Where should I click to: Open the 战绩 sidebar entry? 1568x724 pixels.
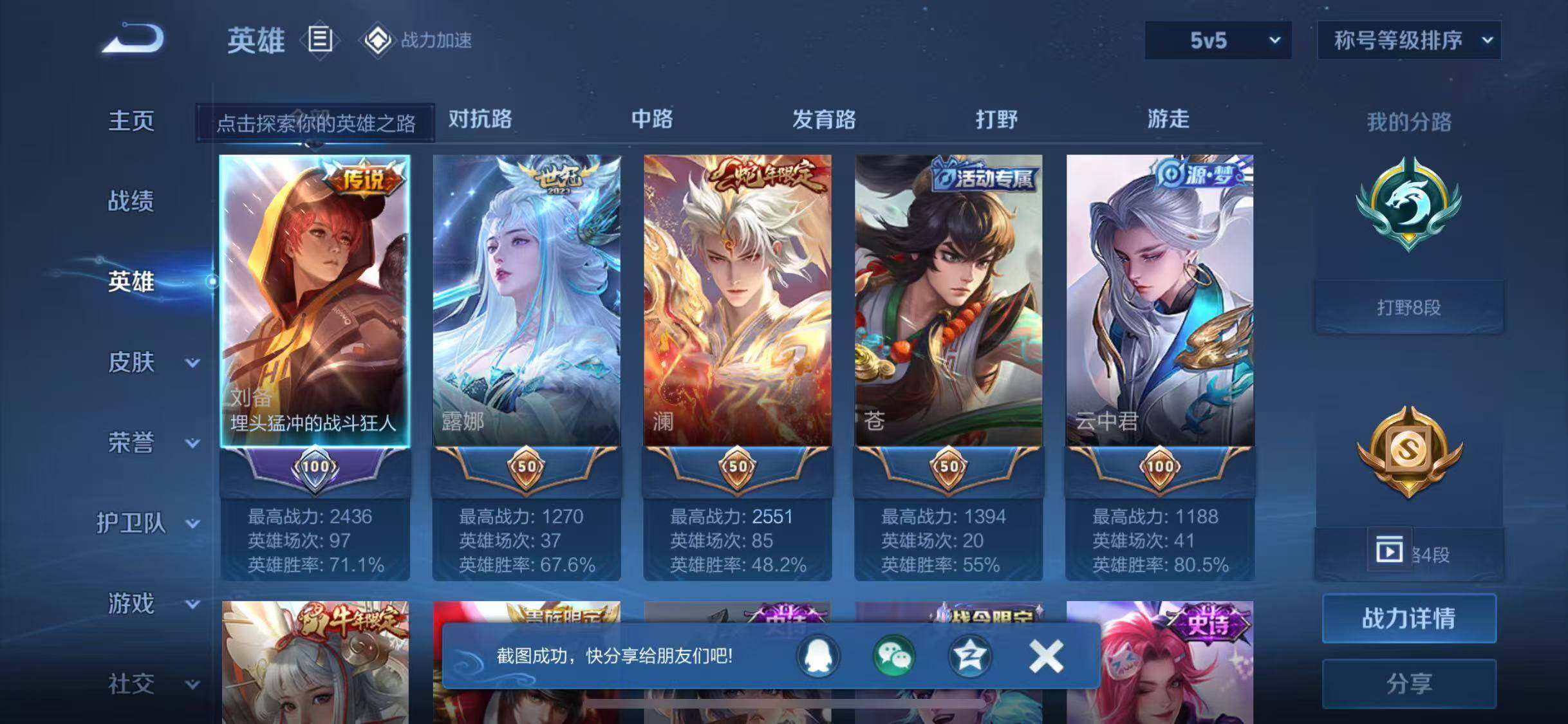point(131,201)
